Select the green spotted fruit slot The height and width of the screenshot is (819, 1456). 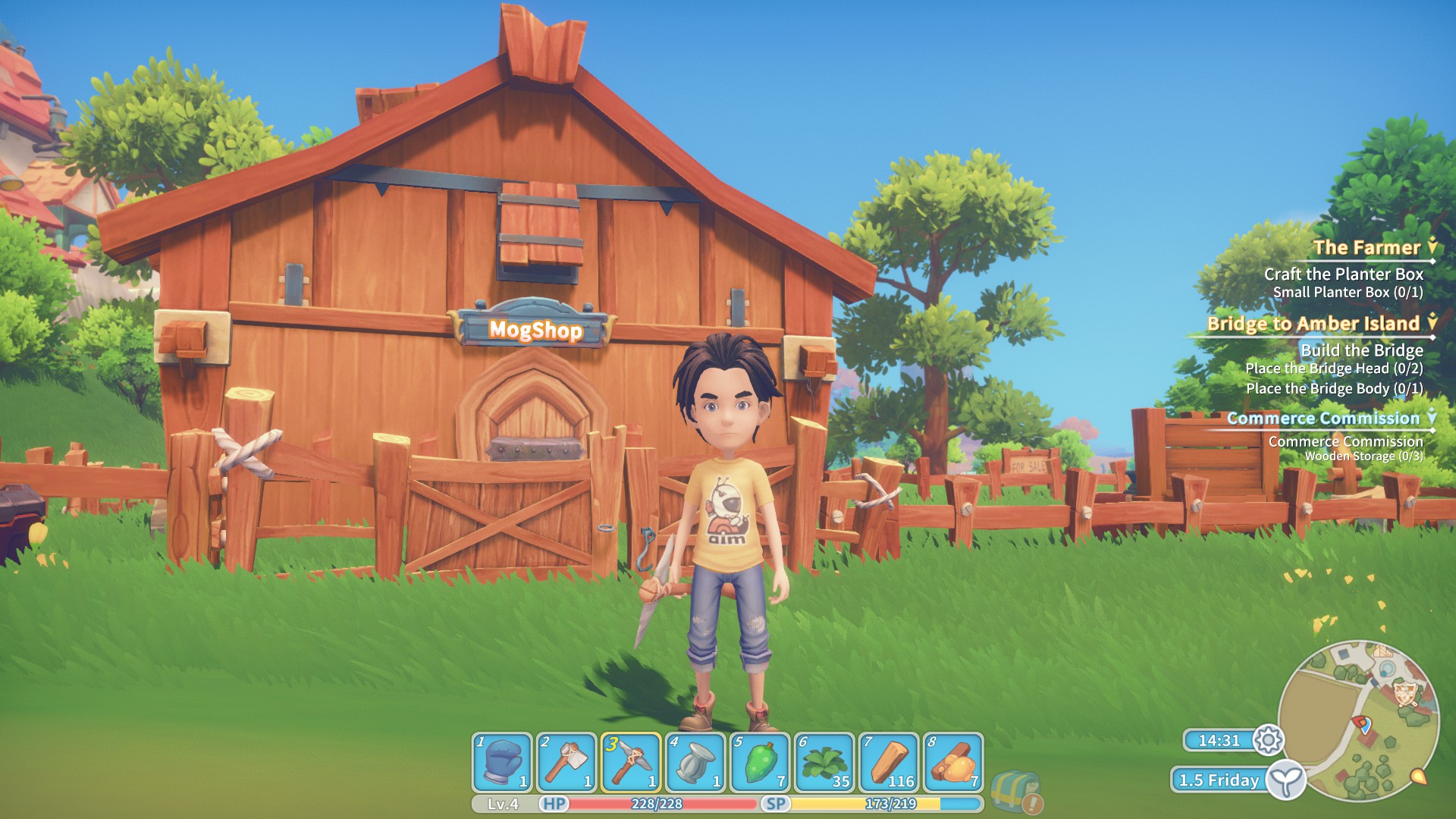[x=760, y=762]
